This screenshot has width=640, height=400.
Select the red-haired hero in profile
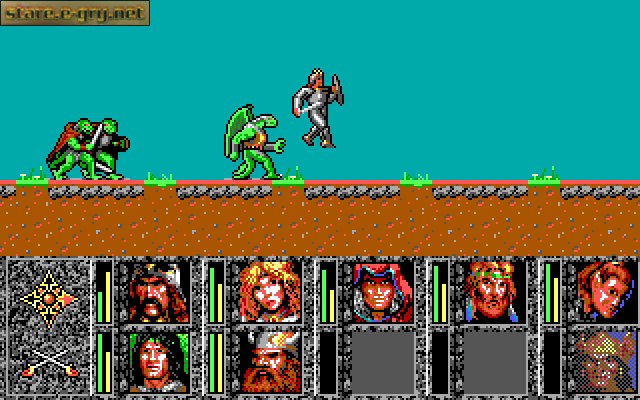pos(606,291)
